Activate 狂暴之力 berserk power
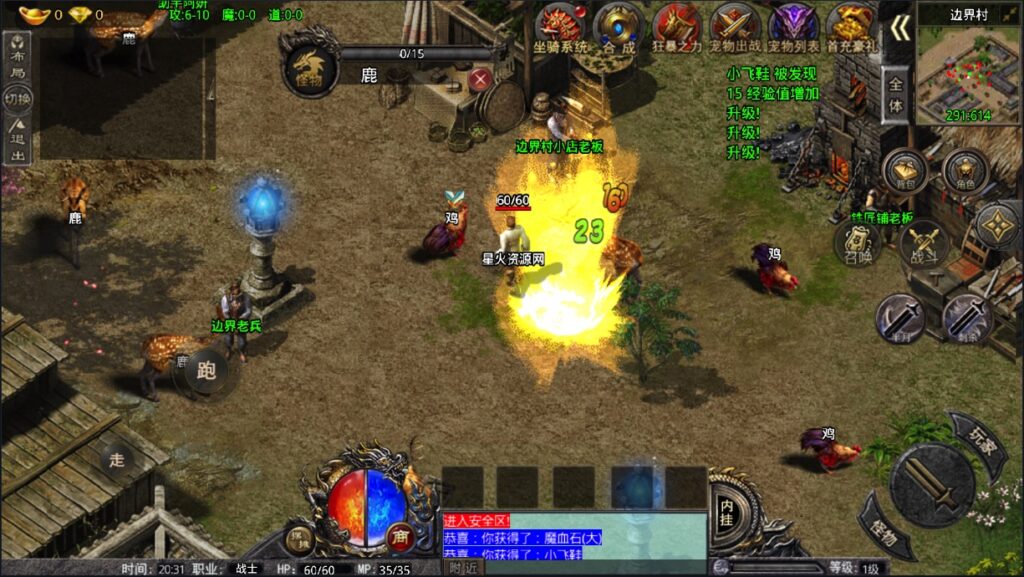This screenshot has height=577, width=1024. (677, 26)
